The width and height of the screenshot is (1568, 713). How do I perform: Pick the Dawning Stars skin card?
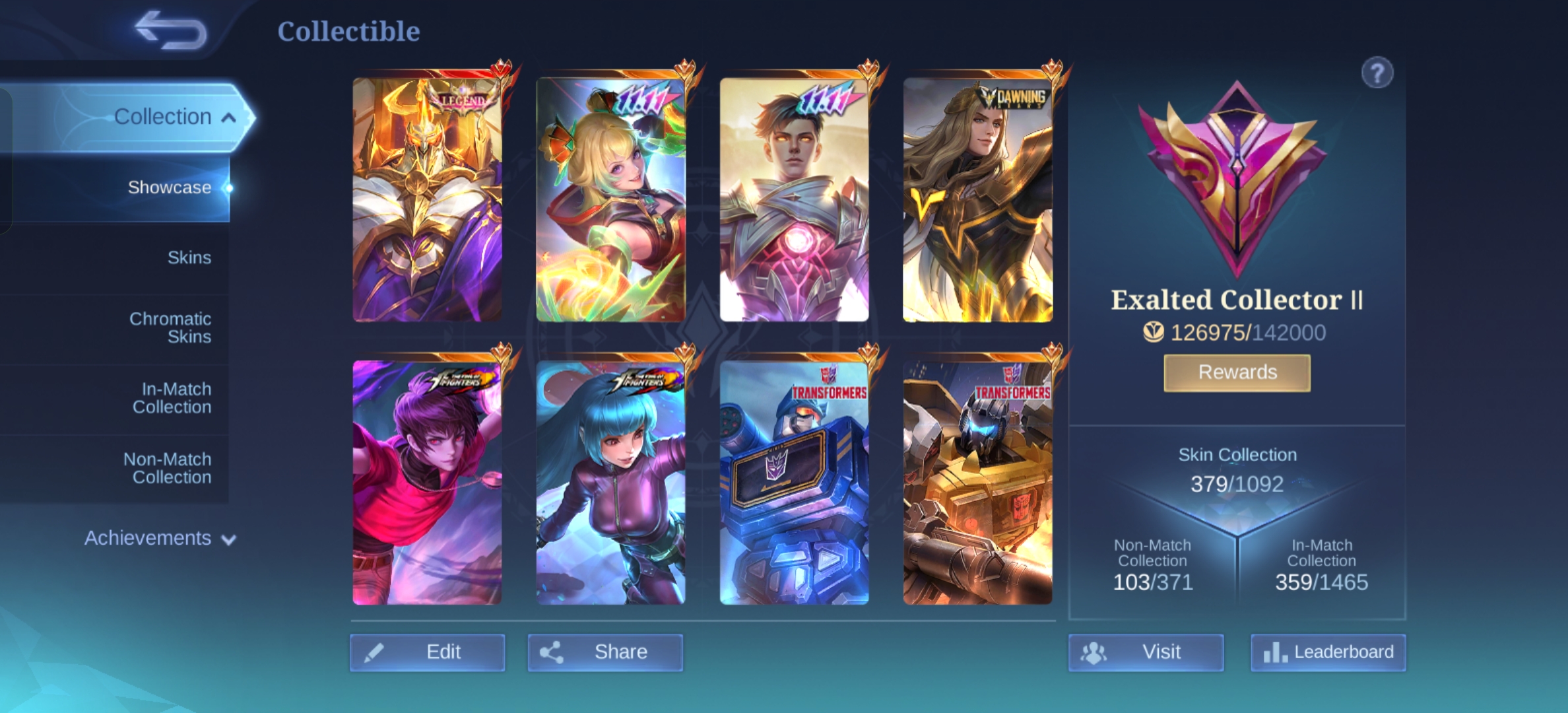[977, 199]
